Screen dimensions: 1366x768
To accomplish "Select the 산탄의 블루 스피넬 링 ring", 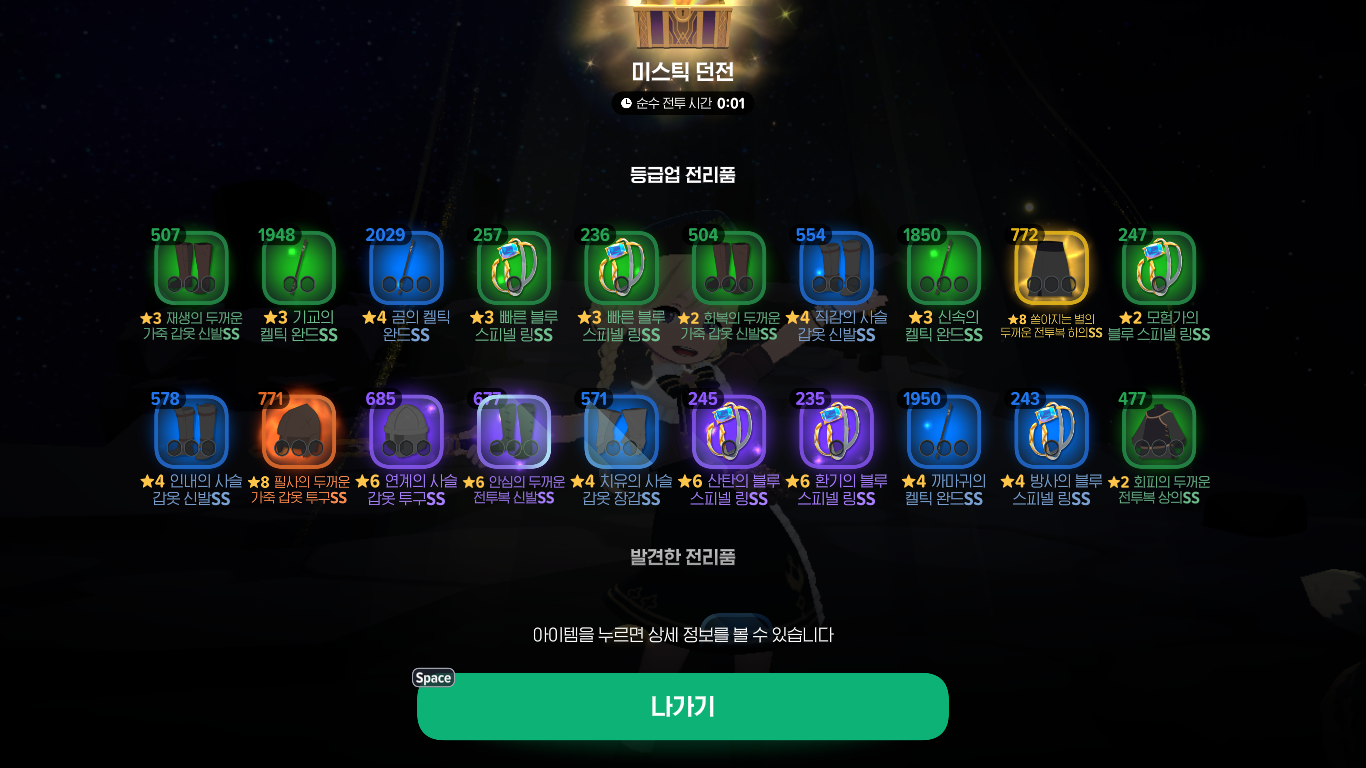I will [727, 431].
